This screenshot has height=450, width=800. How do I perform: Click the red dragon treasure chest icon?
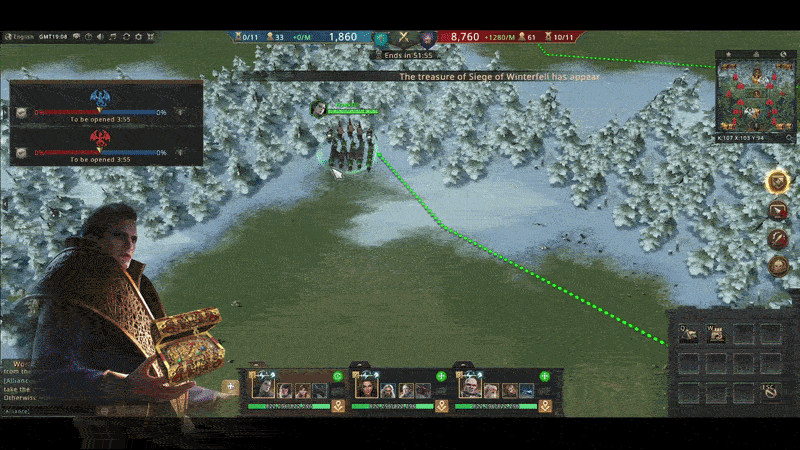click(x=20, y=152)
